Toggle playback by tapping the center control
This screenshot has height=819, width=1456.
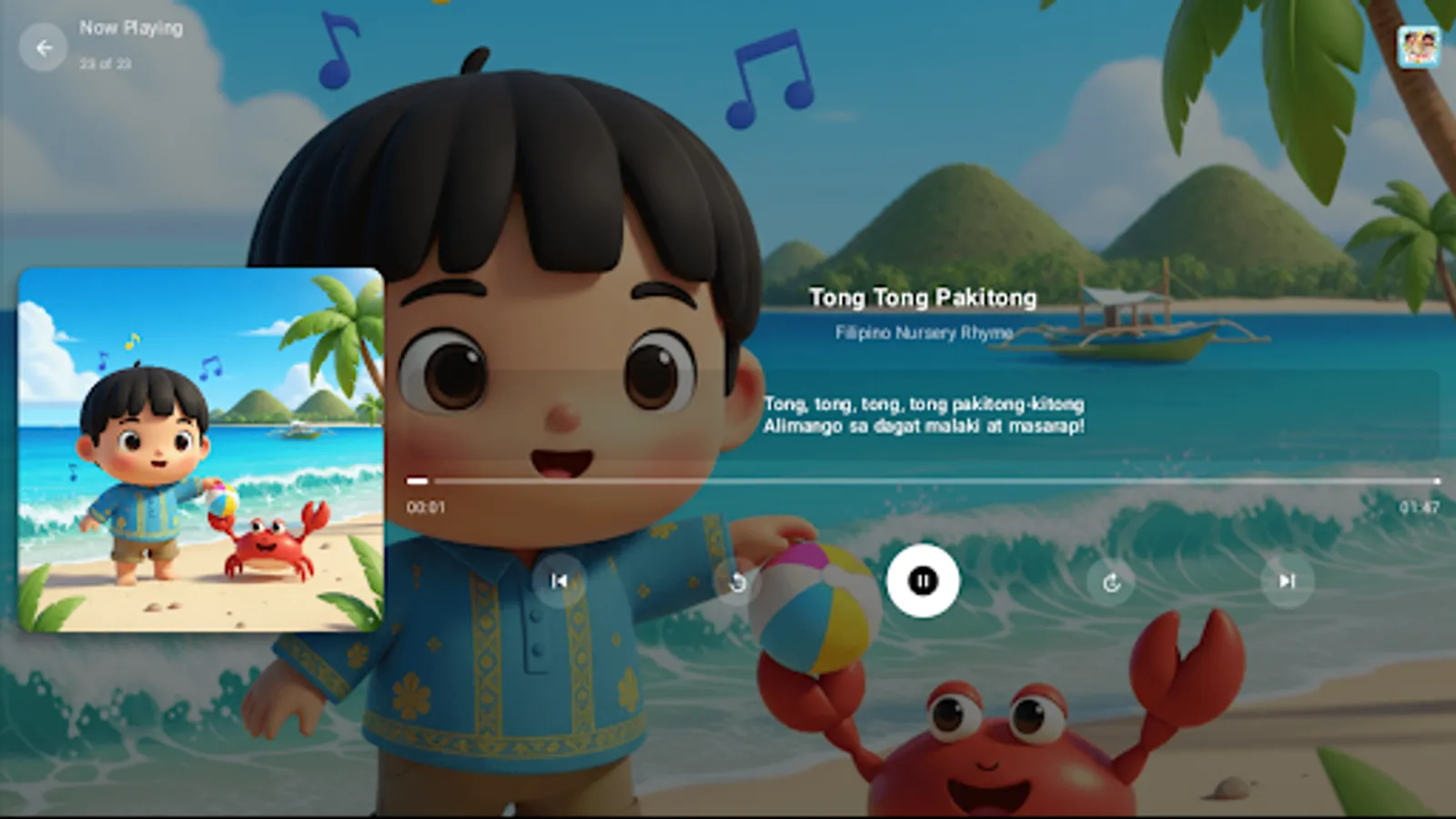click(924, 582)
